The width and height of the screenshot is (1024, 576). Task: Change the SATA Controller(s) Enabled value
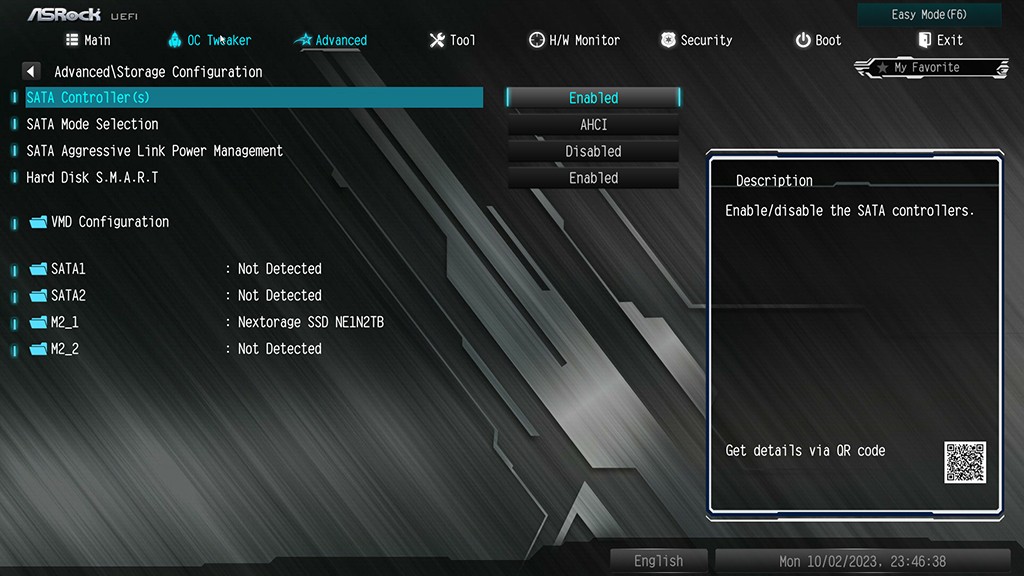(x=593, y=98)
